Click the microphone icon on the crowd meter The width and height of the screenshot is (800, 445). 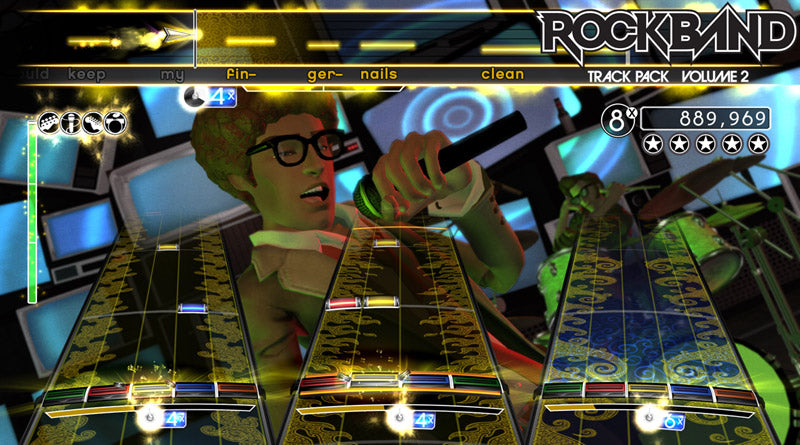pyautogui.click(x=72, y=123)
